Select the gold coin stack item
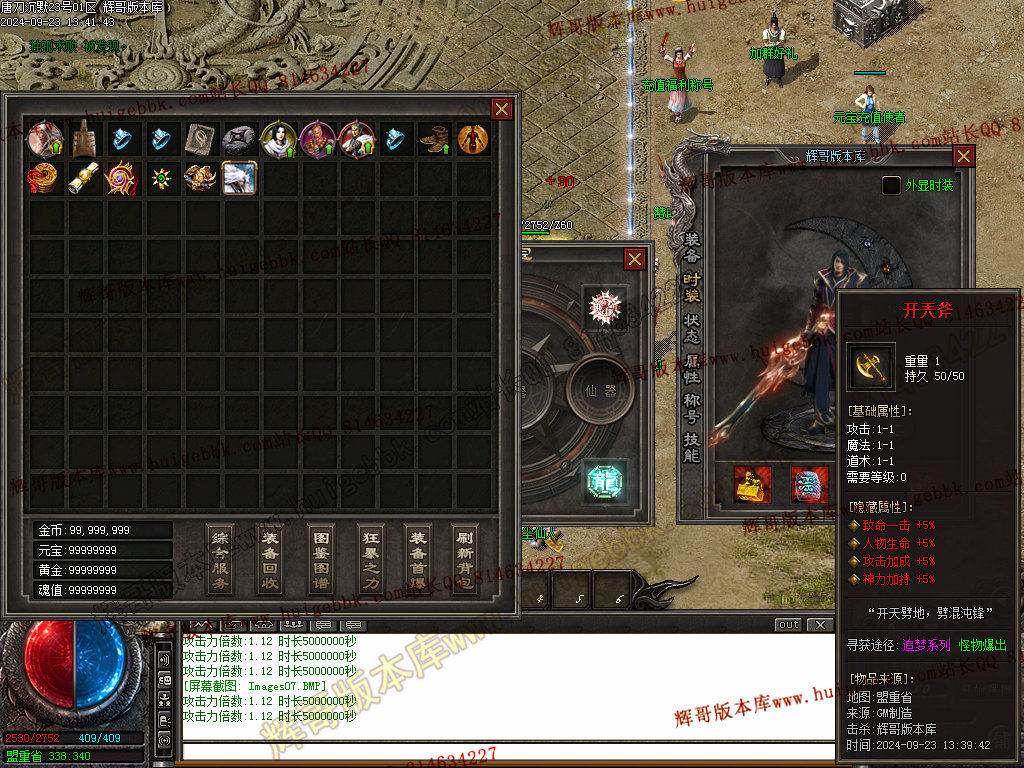Viewport: 1024px width, 768px height. click(x=44, y=178)
